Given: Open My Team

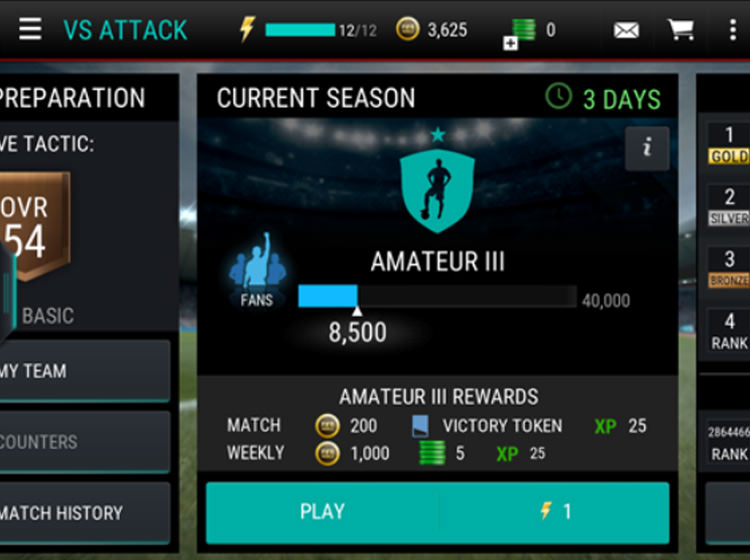Looking at the screenshot, I should pyautogui.click(x=85, y=371).
